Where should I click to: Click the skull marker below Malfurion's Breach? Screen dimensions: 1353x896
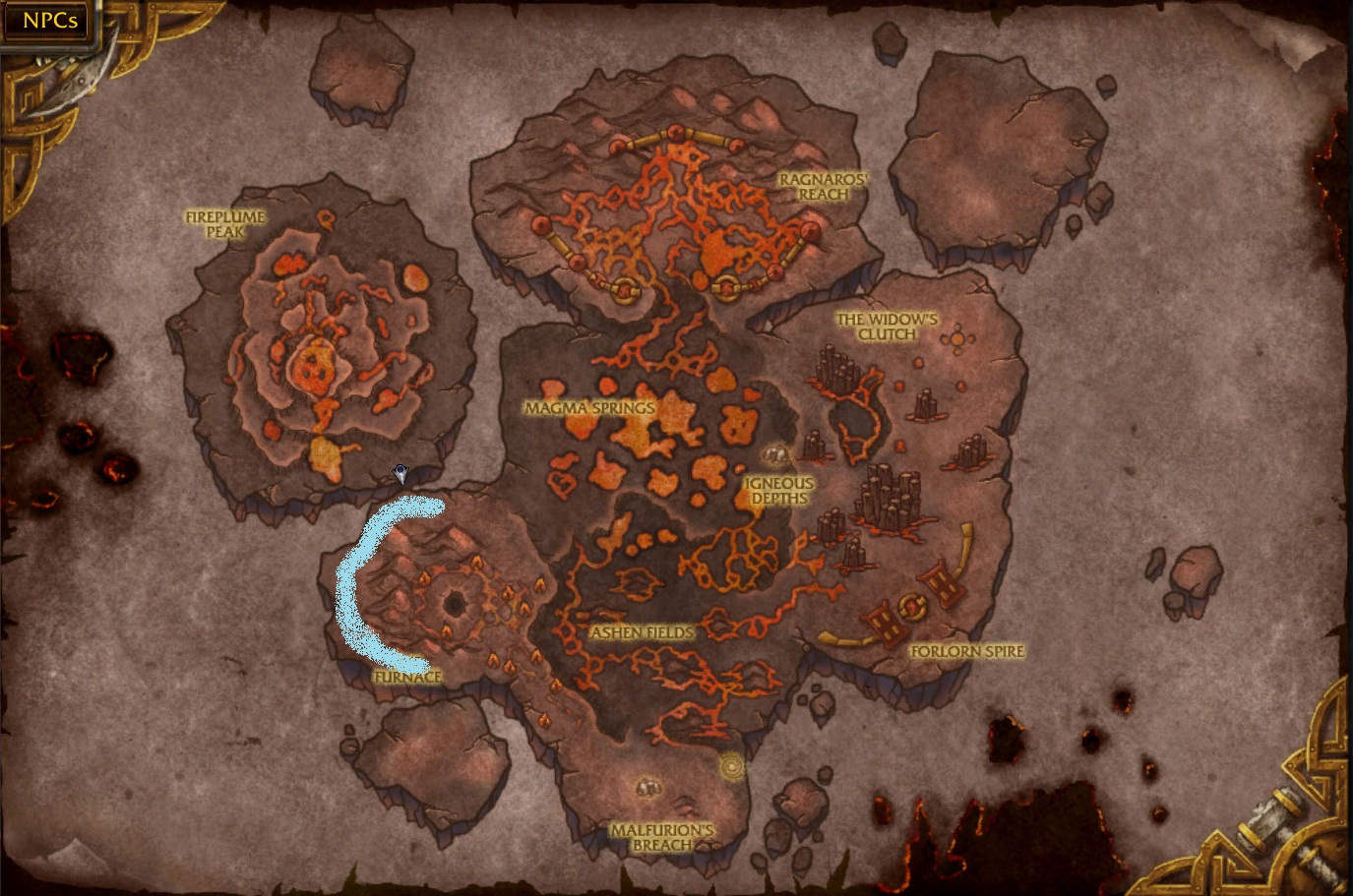[x=646, y=787]
